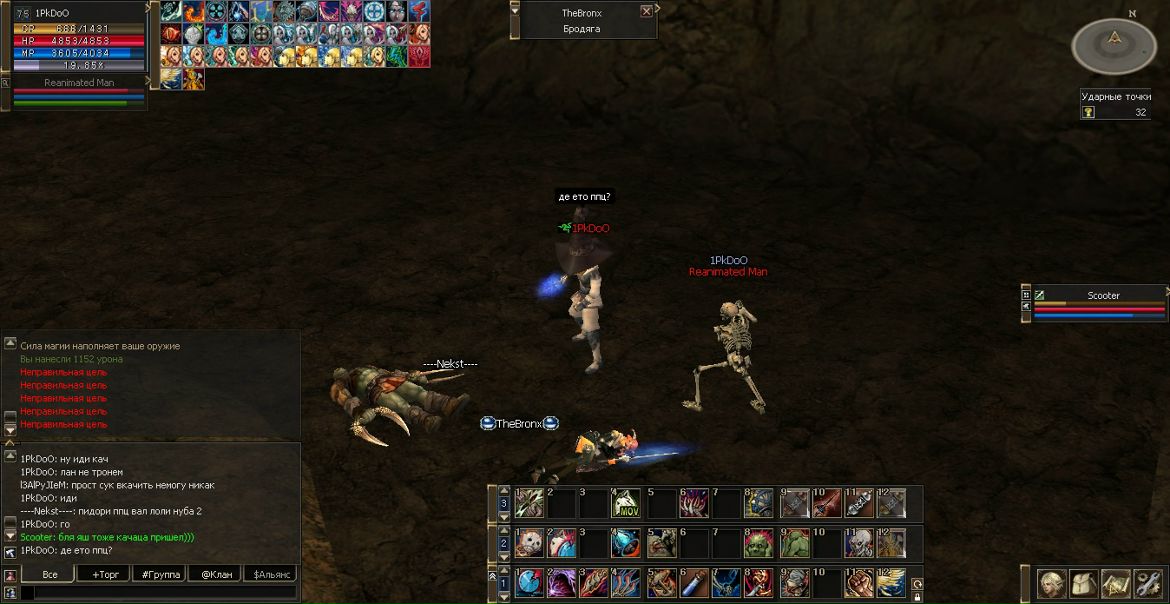Use the blue potion vial hotbar slot

click(x=694, y=583)
